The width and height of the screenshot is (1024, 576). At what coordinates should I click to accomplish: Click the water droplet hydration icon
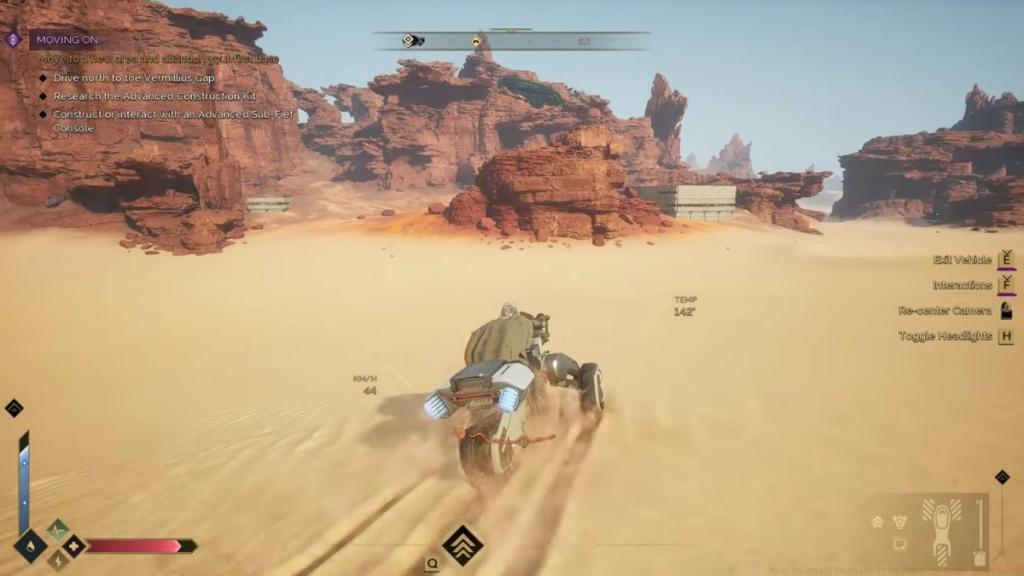tap(30, 546)
